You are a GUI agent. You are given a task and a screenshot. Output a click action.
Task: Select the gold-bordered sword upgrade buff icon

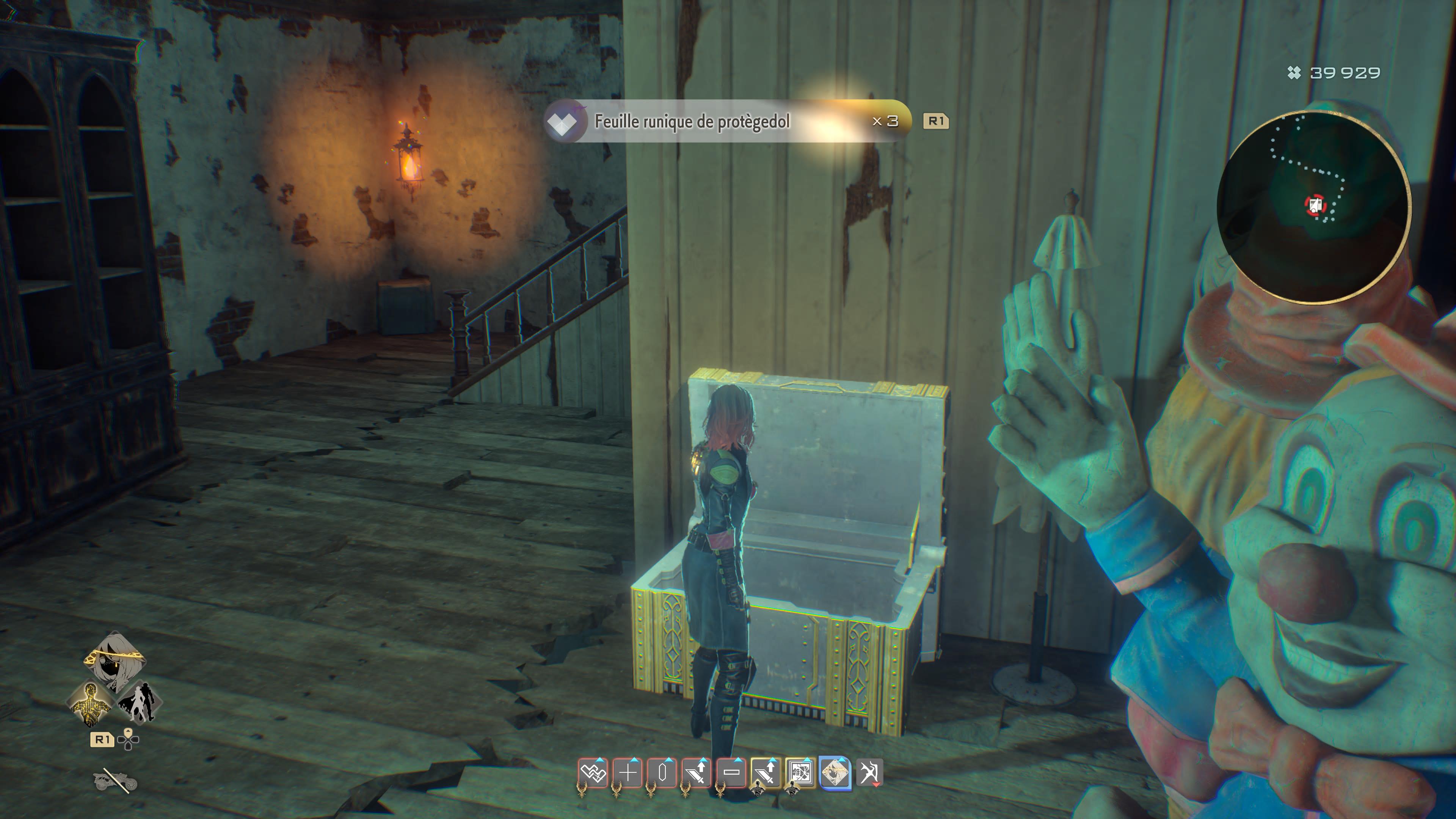click(x=766, y=773)
